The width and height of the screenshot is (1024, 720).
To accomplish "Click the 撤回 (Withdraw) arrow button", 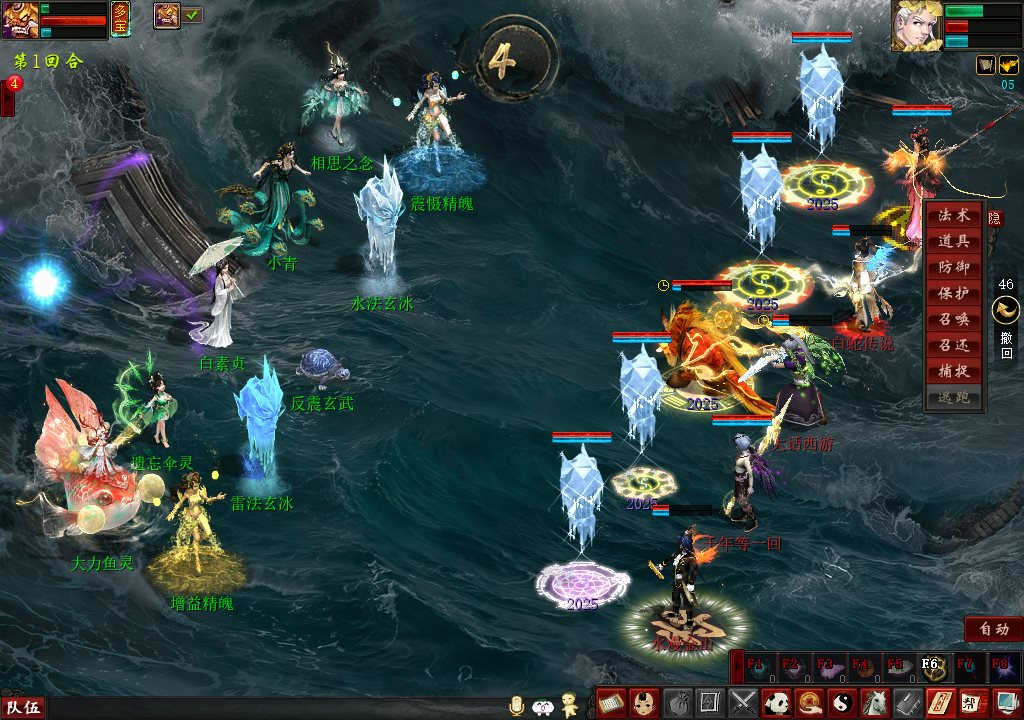I will (x=1005, y=311).
